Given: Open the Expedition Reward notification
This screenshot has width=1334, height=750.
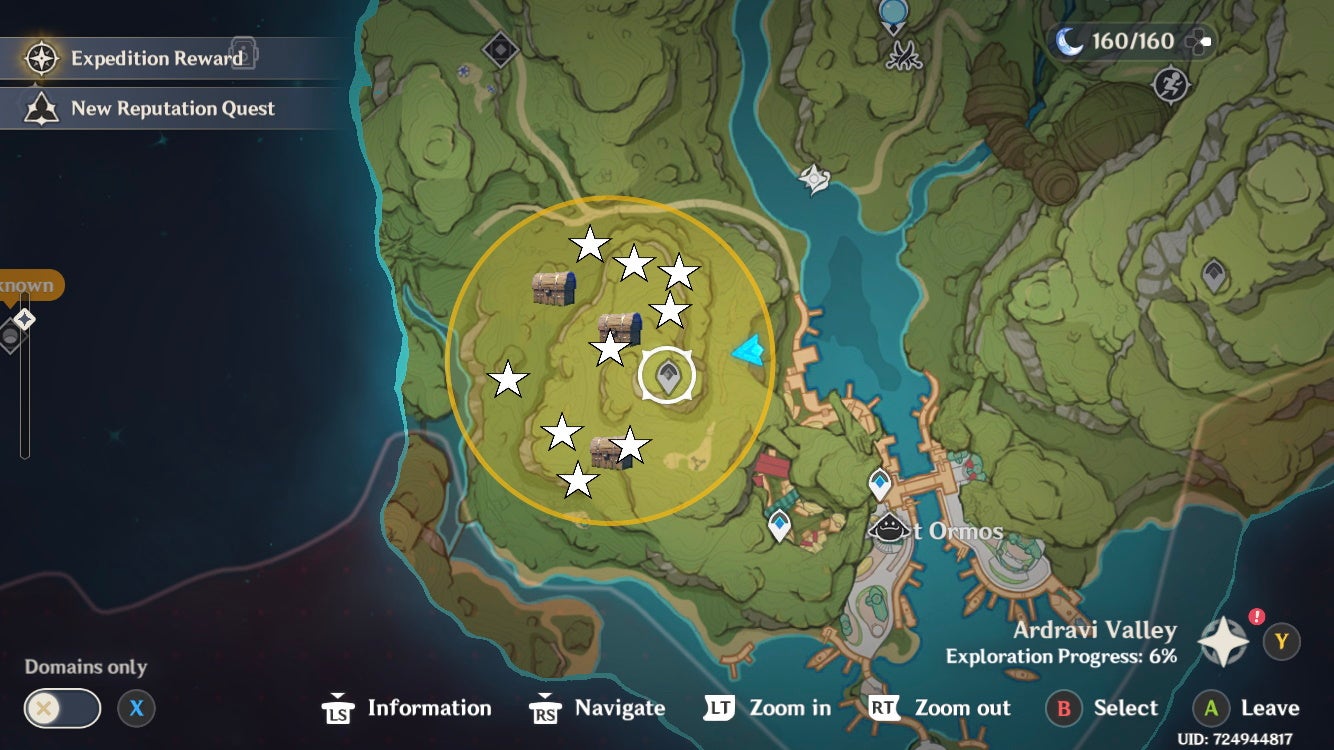Looking at the screenshot, I should pyautogui.click(x=140, y=58).
